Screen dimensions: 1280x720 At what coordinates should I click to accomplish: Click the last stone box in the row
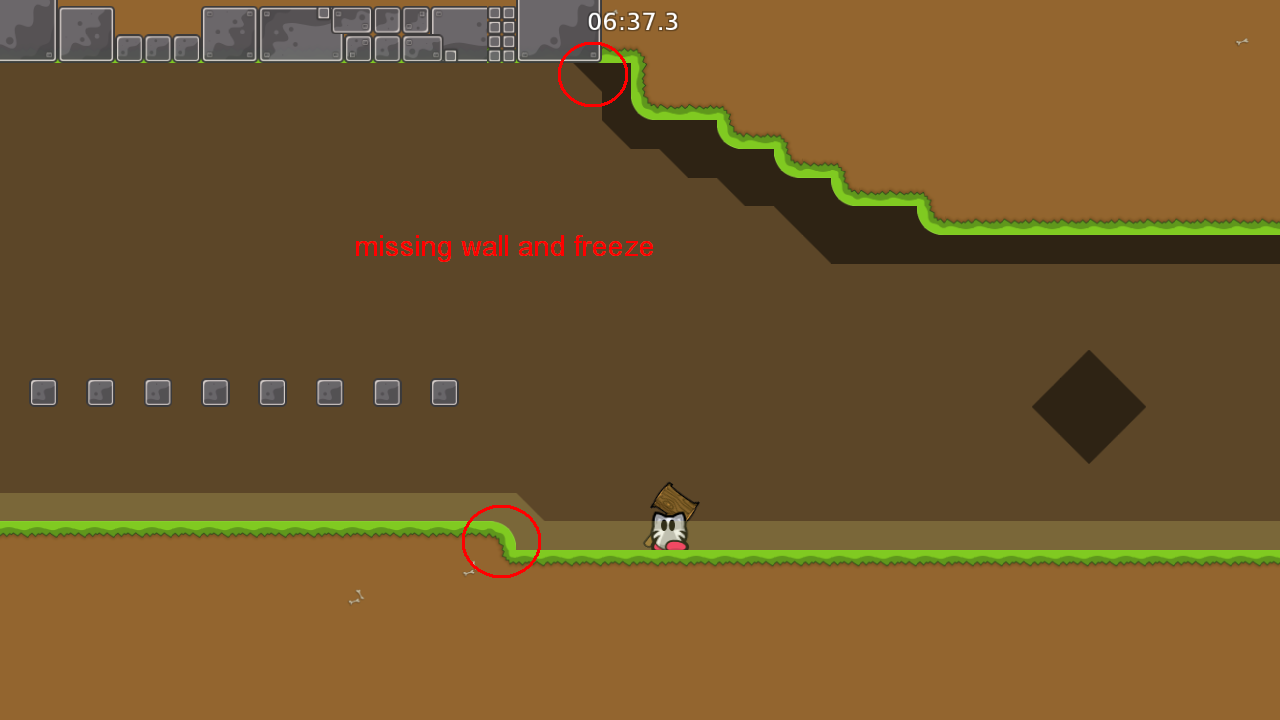click(444, 392)
